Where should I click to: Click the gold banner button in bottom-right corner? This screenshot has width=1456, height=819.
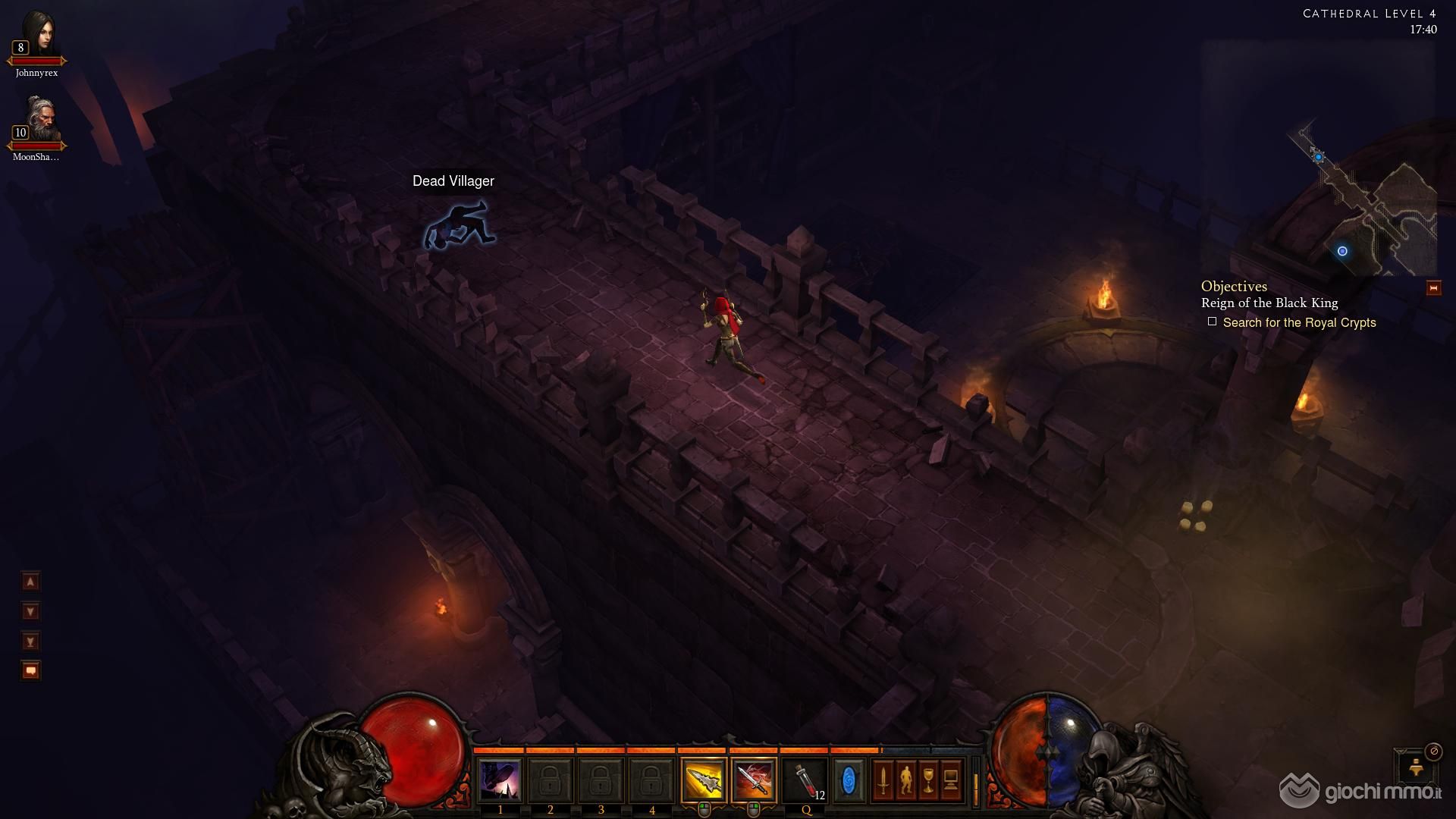[x=1416, y=769]
